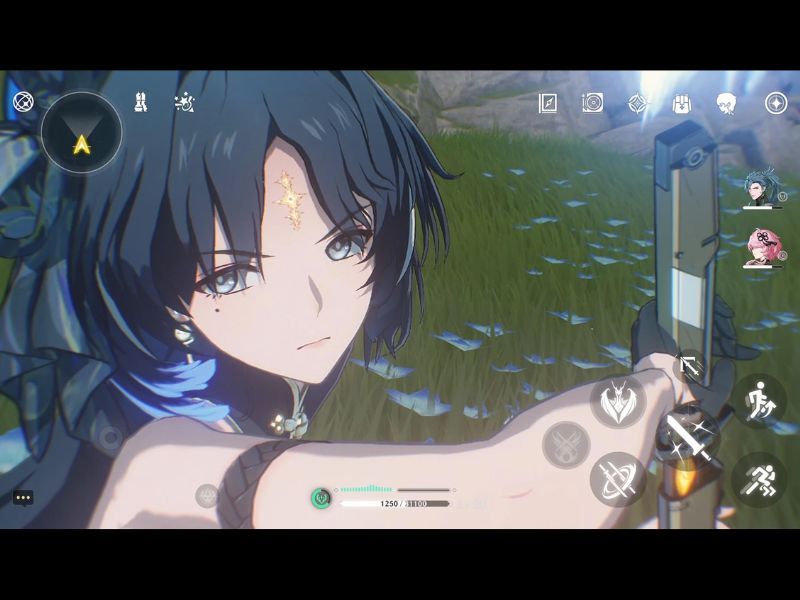Image resolution: width=800 pixels, height=600 pixels.
Task: Tap the dimmed crossed-blades ultimate button
Action: (x=565, y=444)
